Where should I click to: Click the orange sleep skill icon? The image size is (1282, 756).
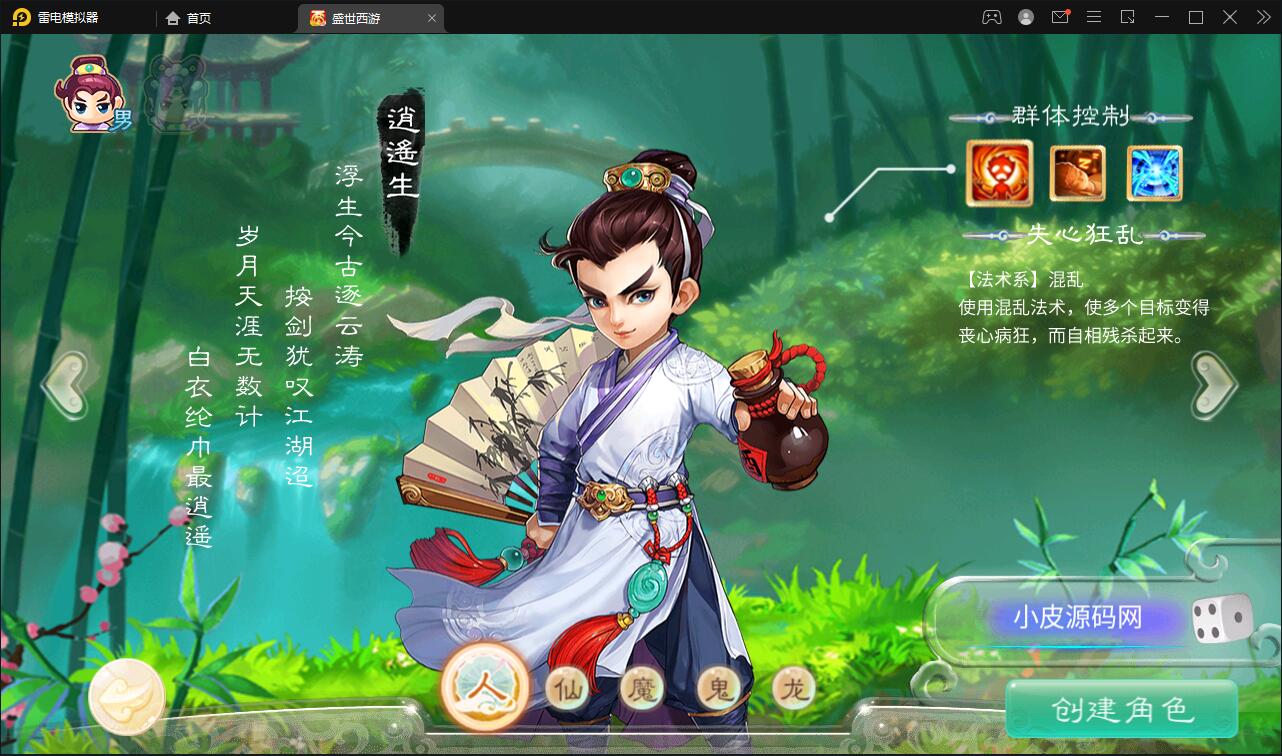point(1076,172)
